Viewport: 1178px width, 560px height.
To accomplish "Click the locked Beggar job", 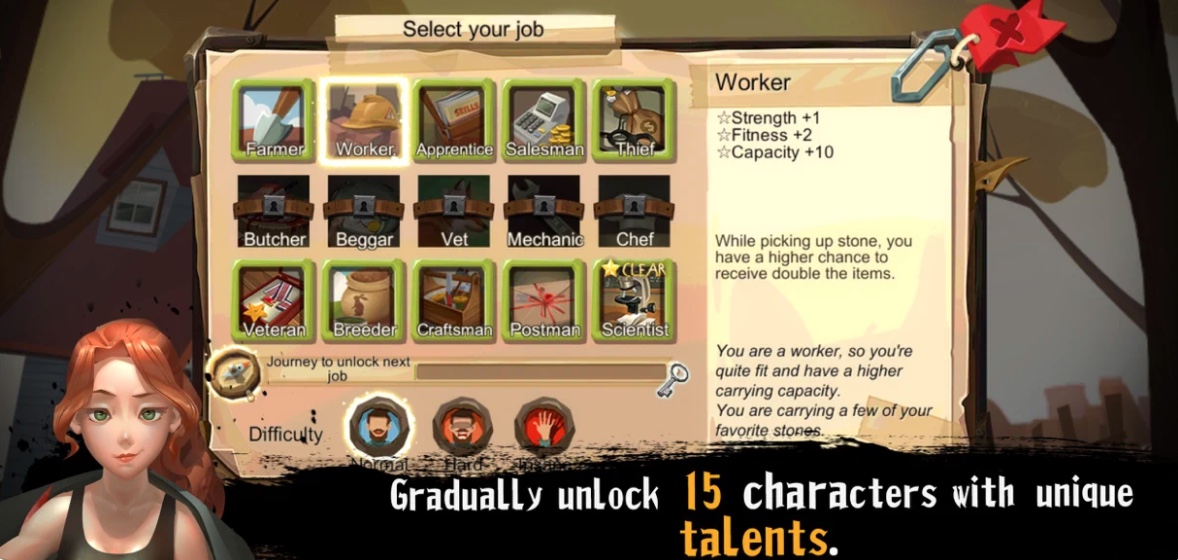I will click(x=364, y=211).
